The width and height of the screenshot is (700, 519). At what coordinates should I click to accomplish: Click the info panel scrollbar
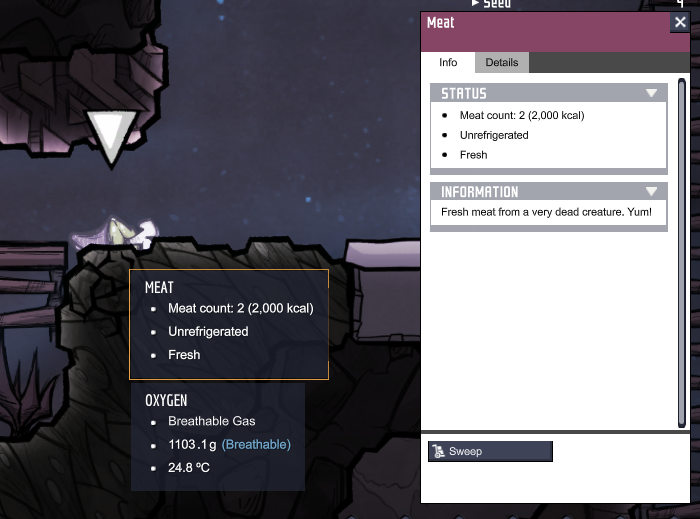coord(683,250)
